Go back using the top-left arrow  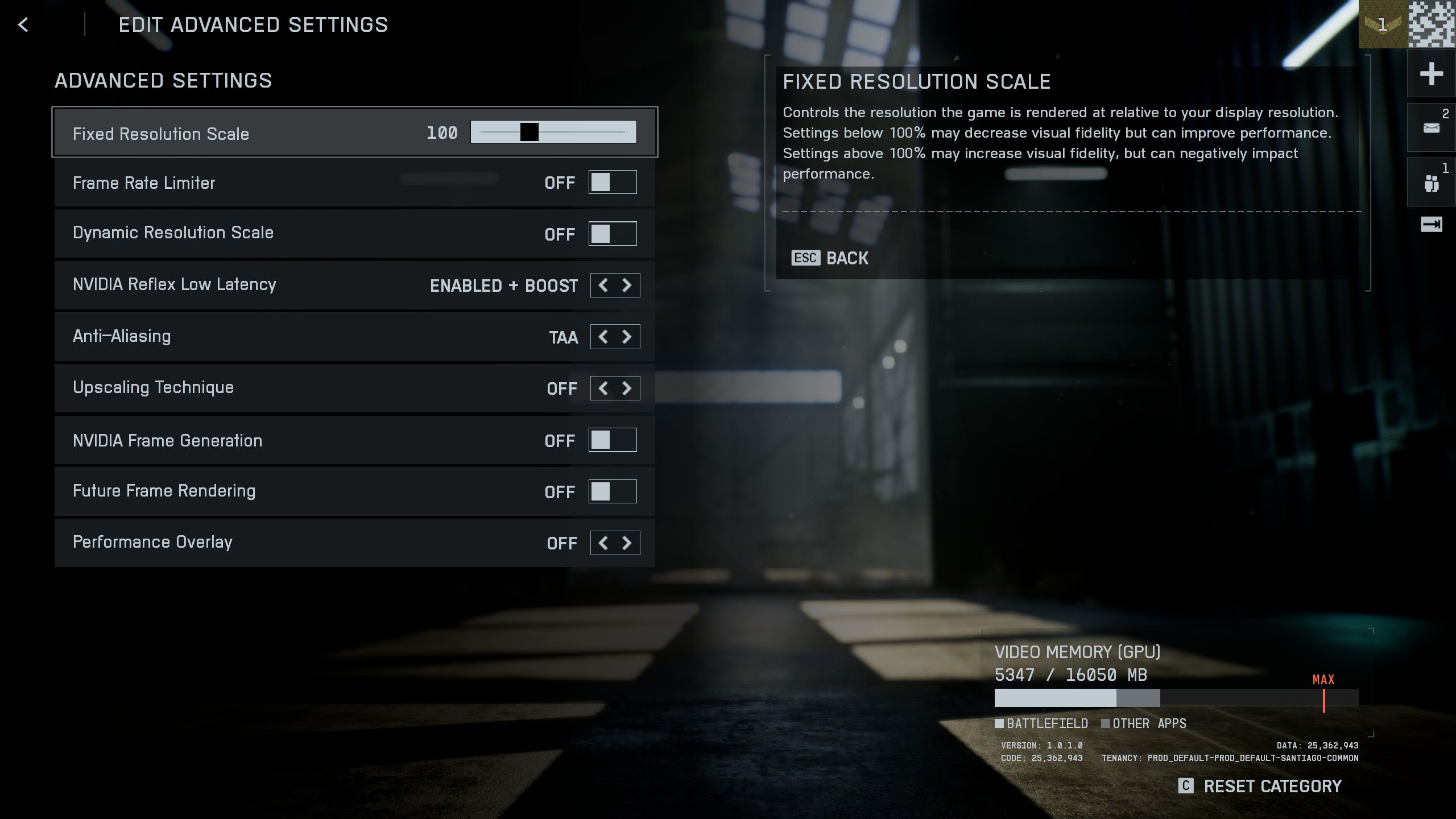23,24
